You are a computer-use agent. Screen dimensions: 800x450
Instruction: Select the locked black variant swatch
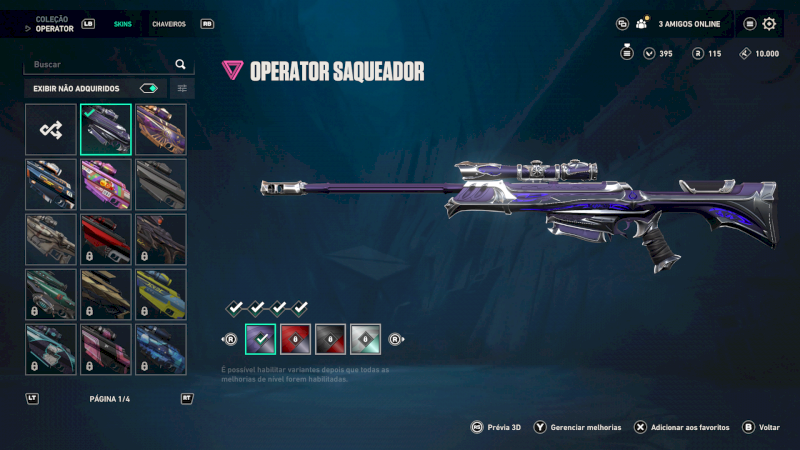click(x=331, y=340)
